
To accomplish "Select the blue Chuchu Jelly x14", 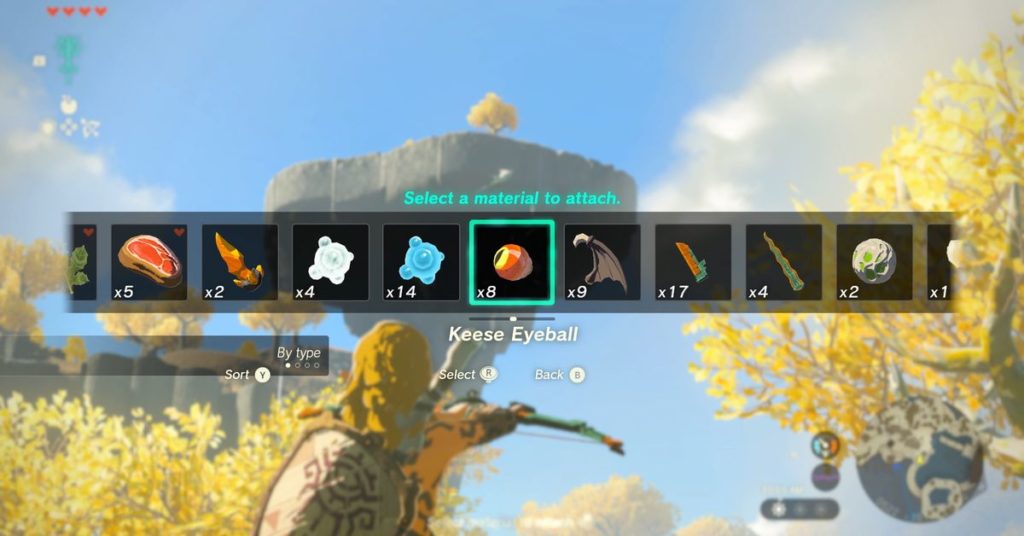I will (x=421, y=262).
